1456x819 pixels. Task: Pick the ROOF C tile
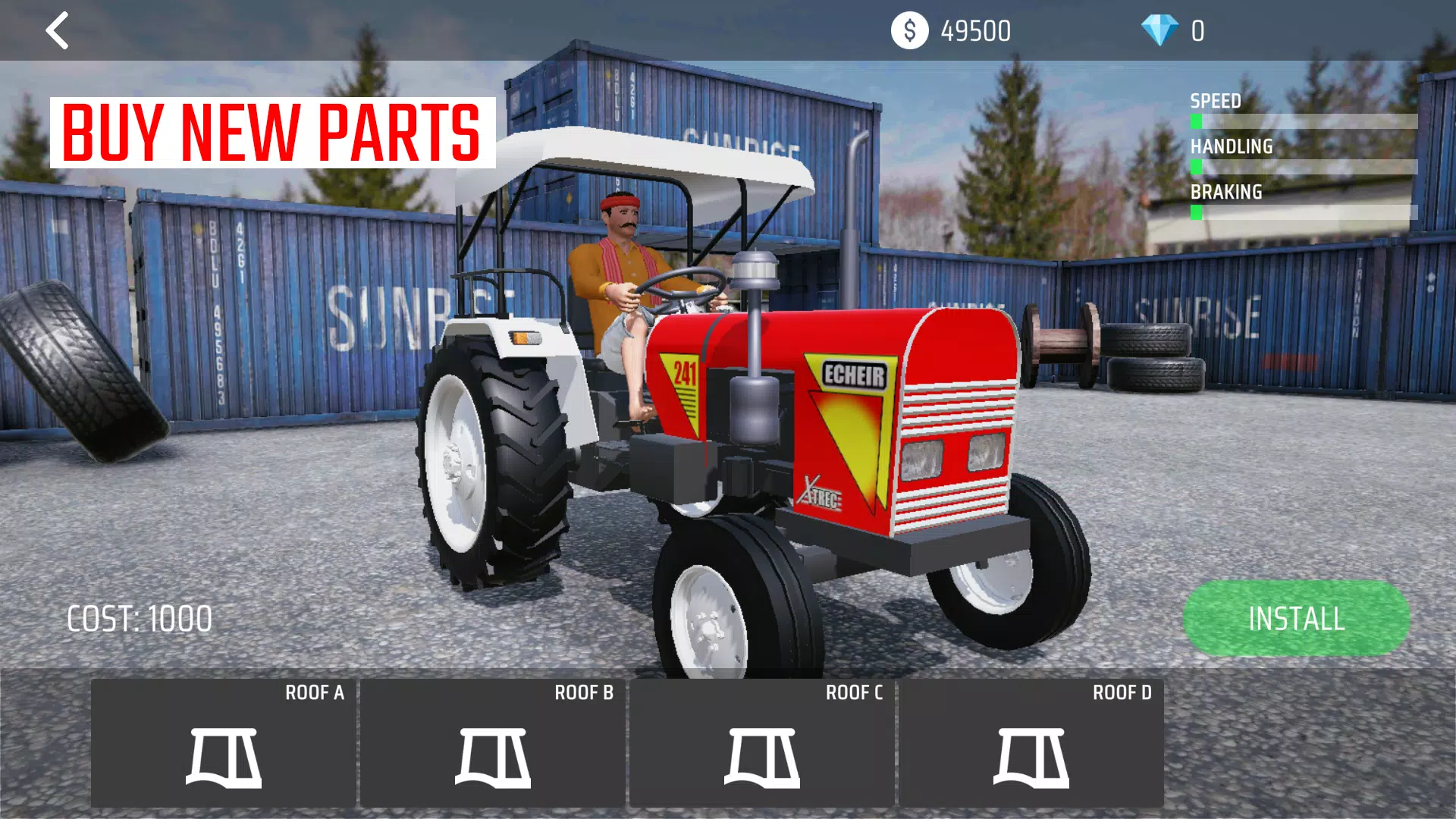762,743
